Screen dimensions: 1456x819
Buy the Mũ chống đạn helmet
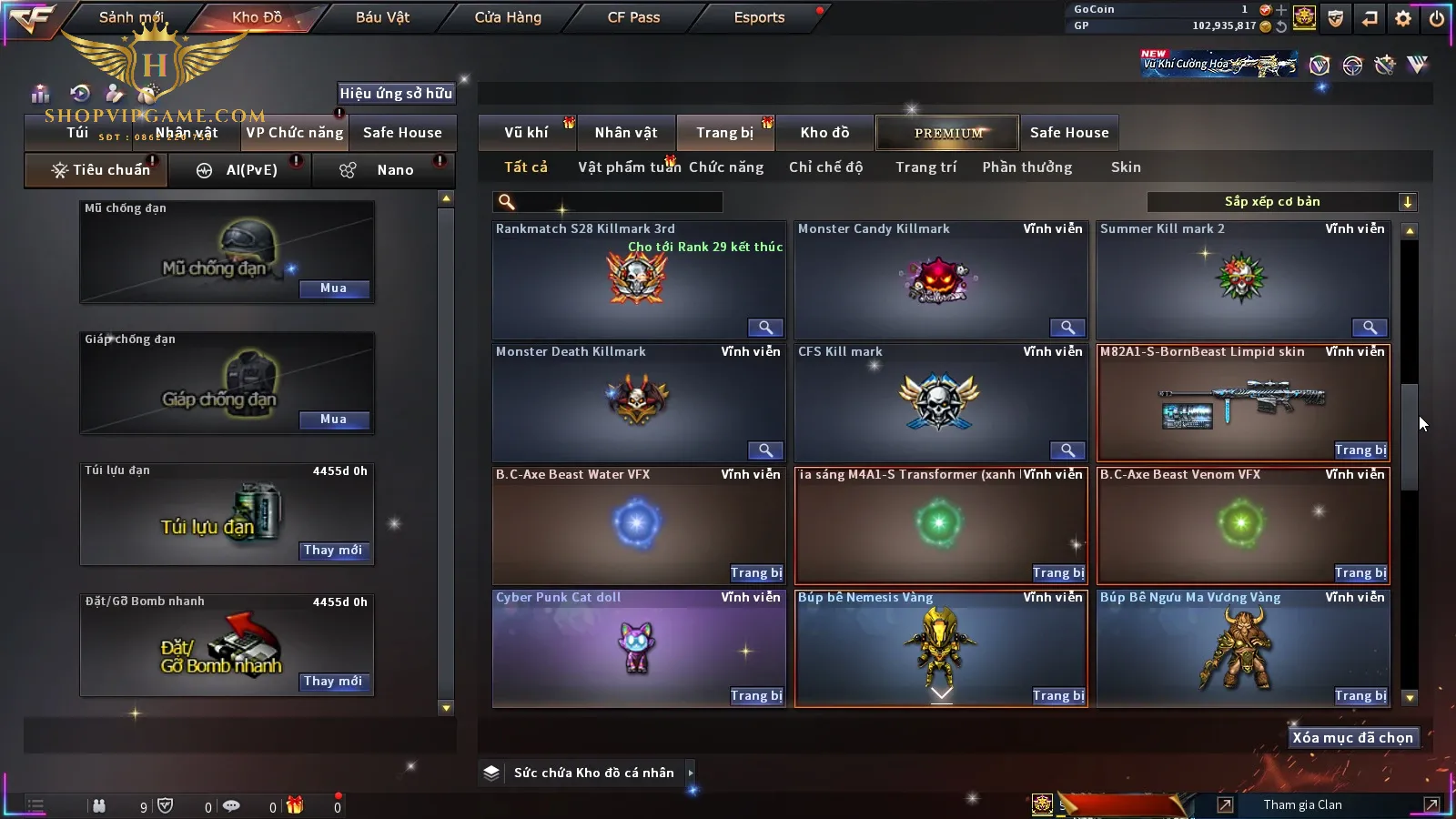tap(333, 288)
